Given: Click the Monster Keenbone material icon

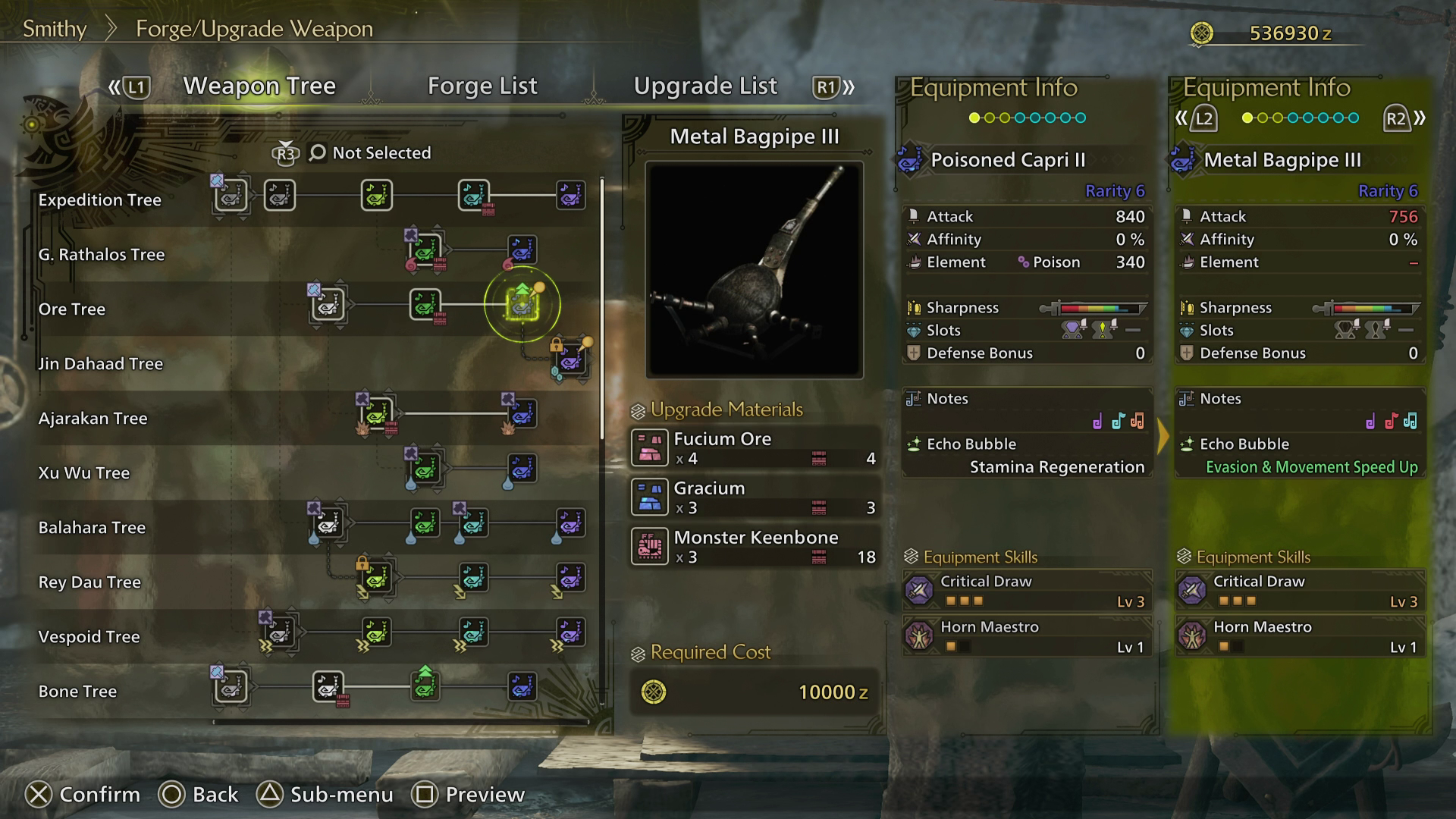Looking at the screenshot, I should pyautogui.click(x=650, y=547).
